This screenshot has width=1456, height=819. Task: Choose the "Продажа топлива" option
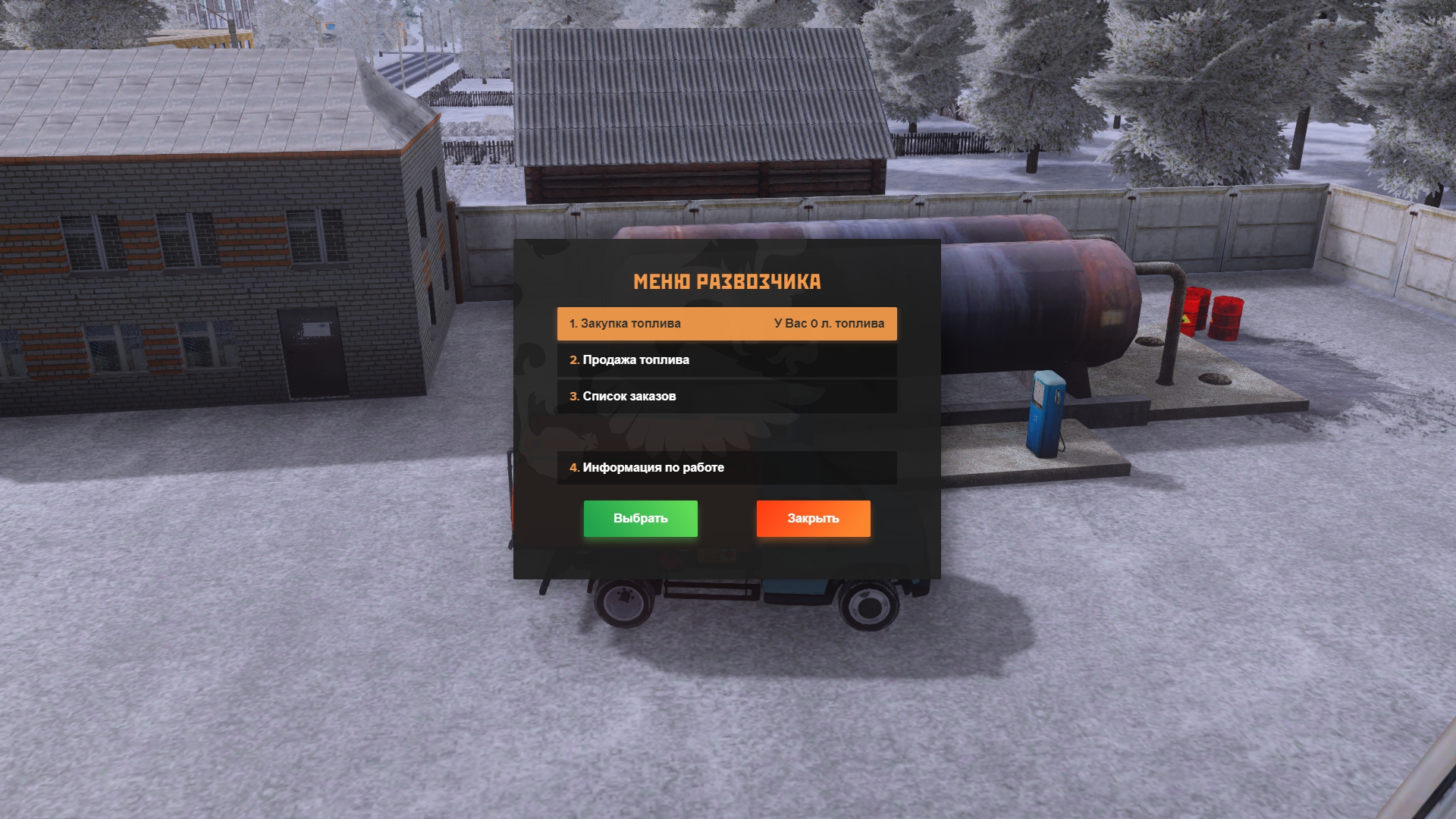click(726, 360)
